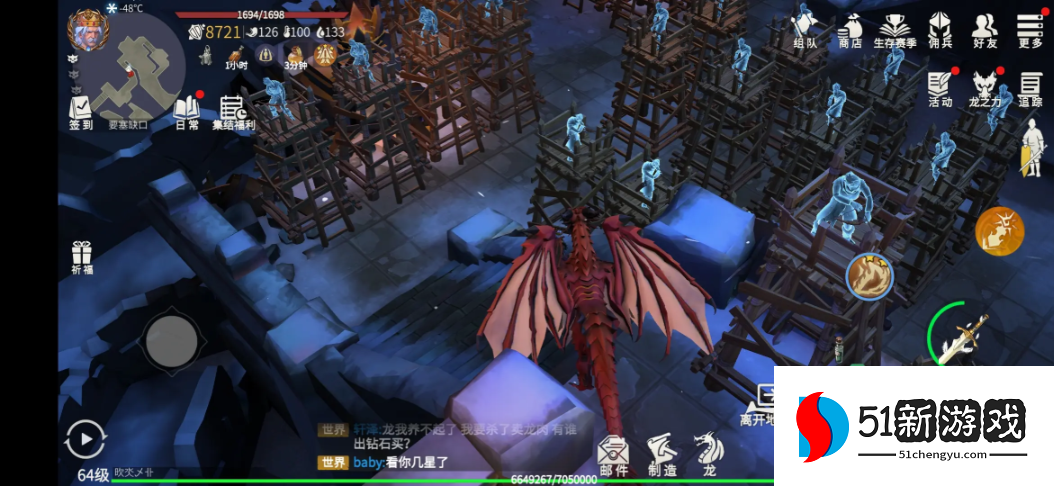The image size is (1054, 486).
Task: Open the 追踪 tracking panel
Action: tap(1031, 88)
